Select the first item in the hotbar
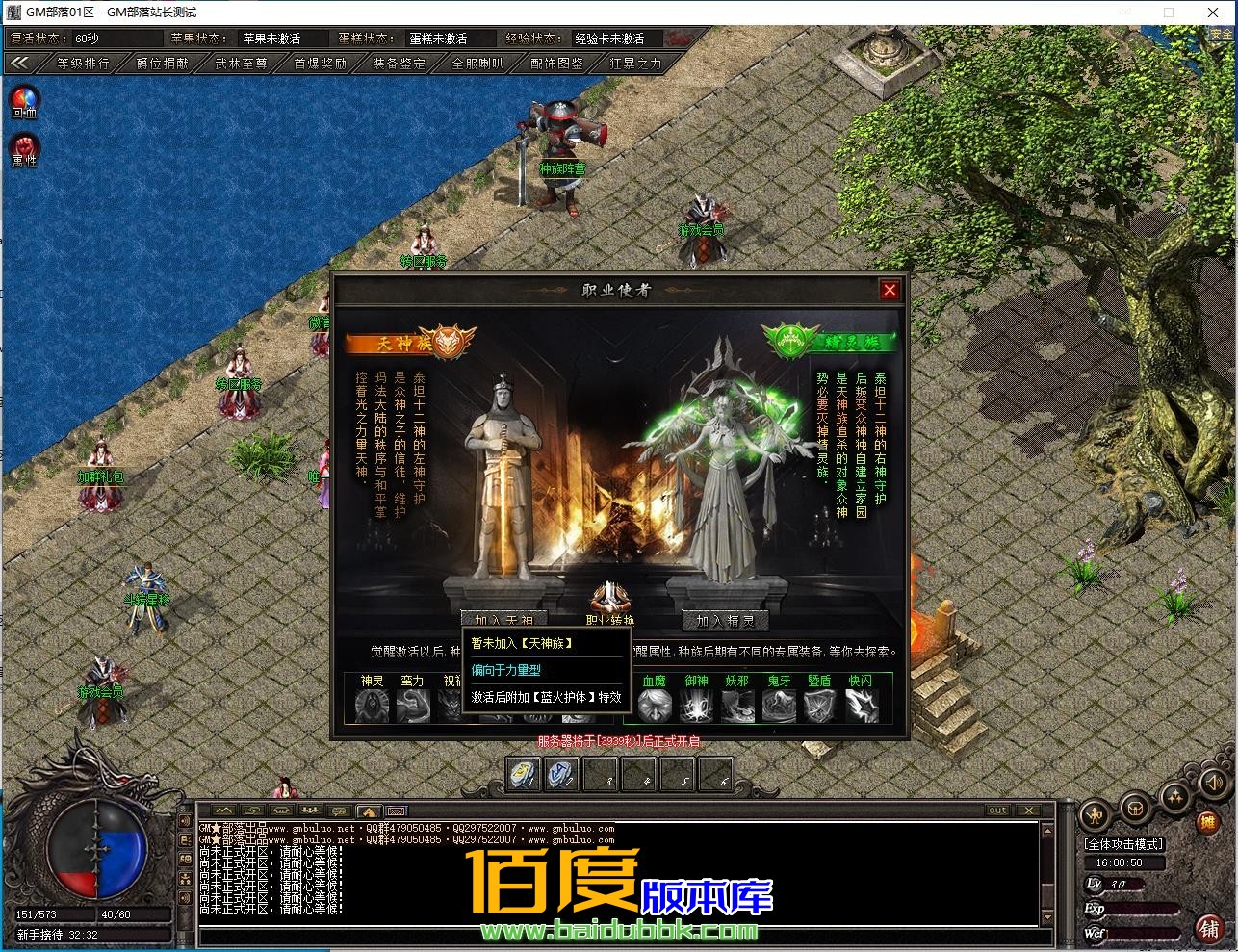1238x952 pixels. 523,774
